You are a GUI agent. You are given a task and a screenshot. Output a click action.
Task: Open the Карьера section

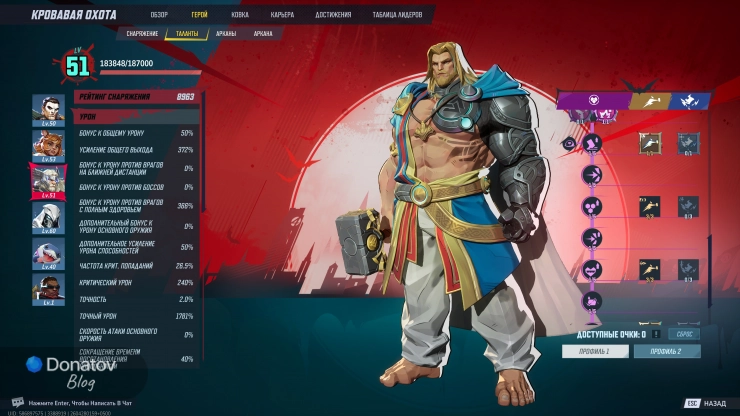pyautogui.click(x=282, y=15)
